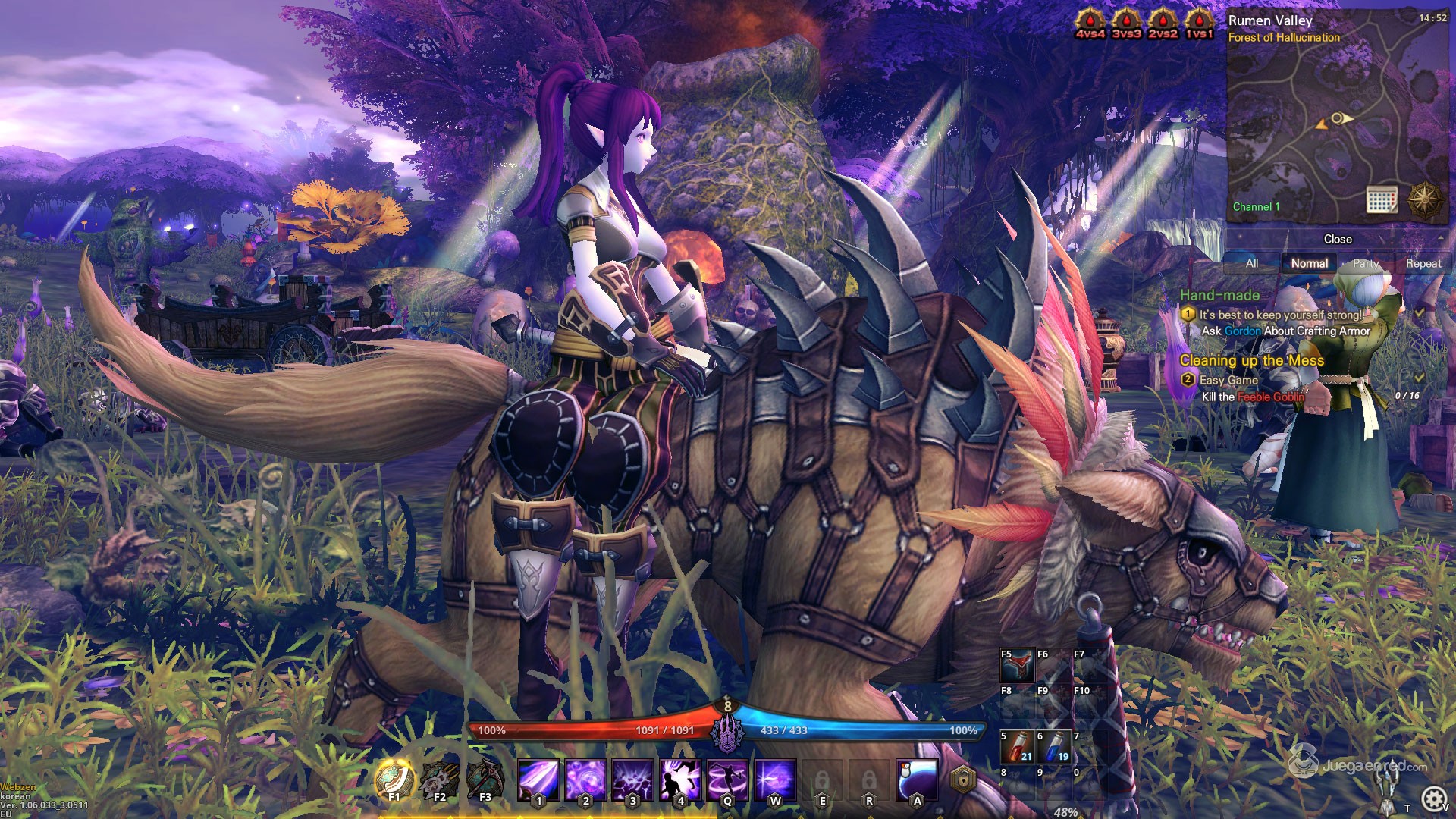Image resolution: width=1456 pixels, height=819 pixels.
Task: Activate the flask skill in slot A
Action: click(917, 780)
